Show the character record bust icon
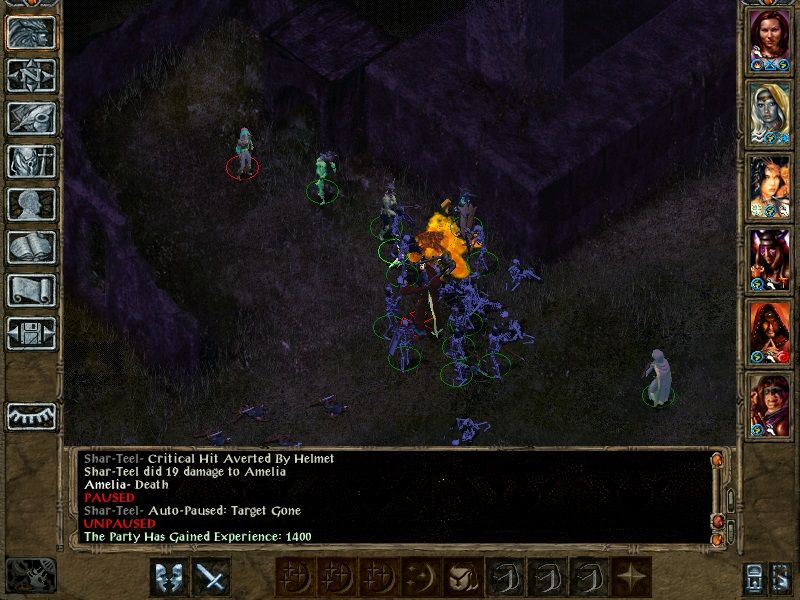The width and height of the screenshot is (800, 600). [x=31, y=204]
